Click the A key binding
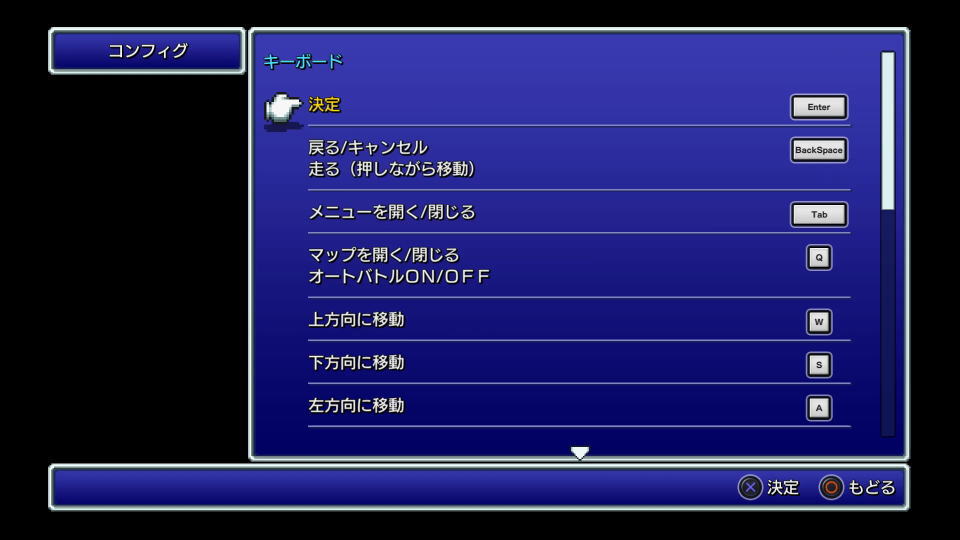The height and width of the screenshot is (540, 960). click(819, 407)
